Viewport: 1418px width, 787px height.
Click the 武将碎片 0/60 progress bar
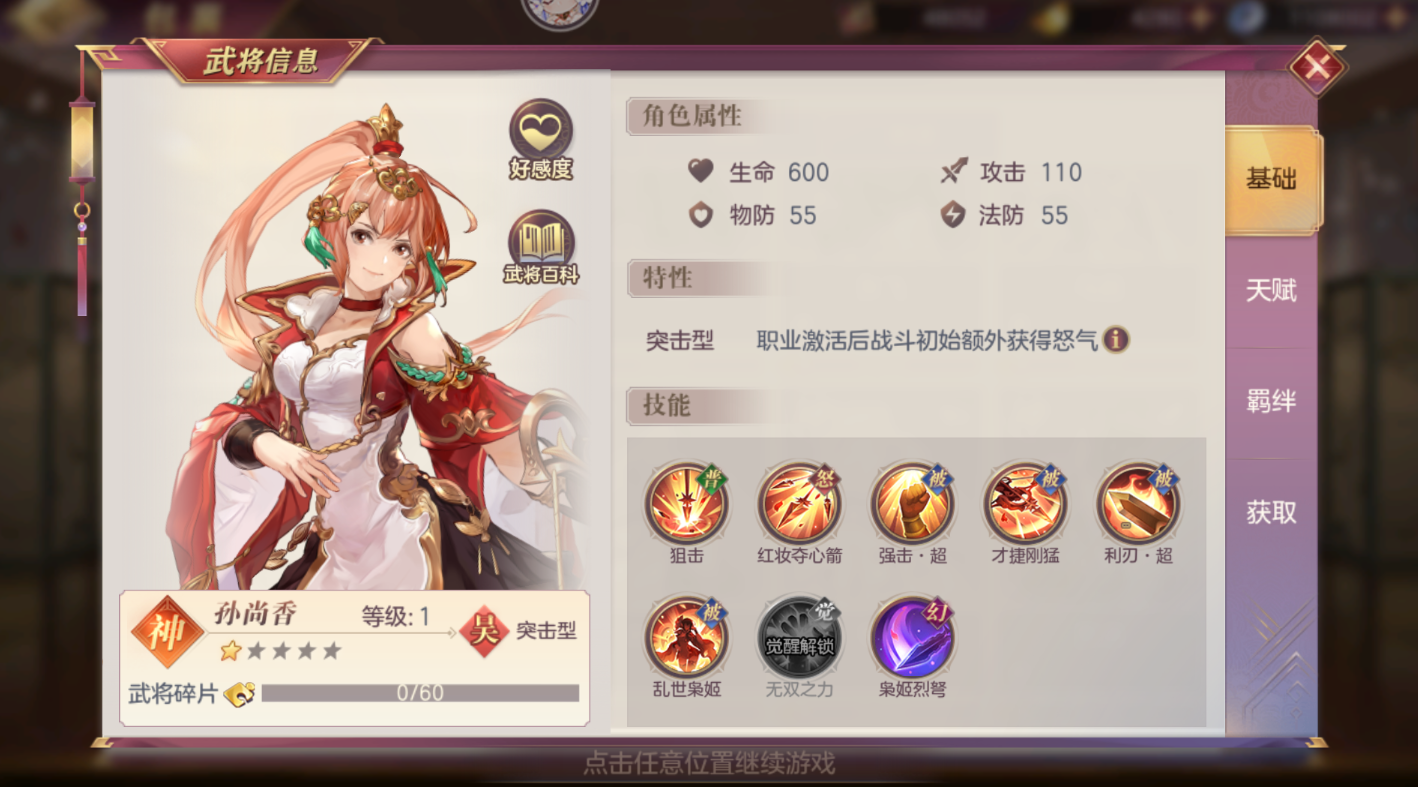(420, 692)
